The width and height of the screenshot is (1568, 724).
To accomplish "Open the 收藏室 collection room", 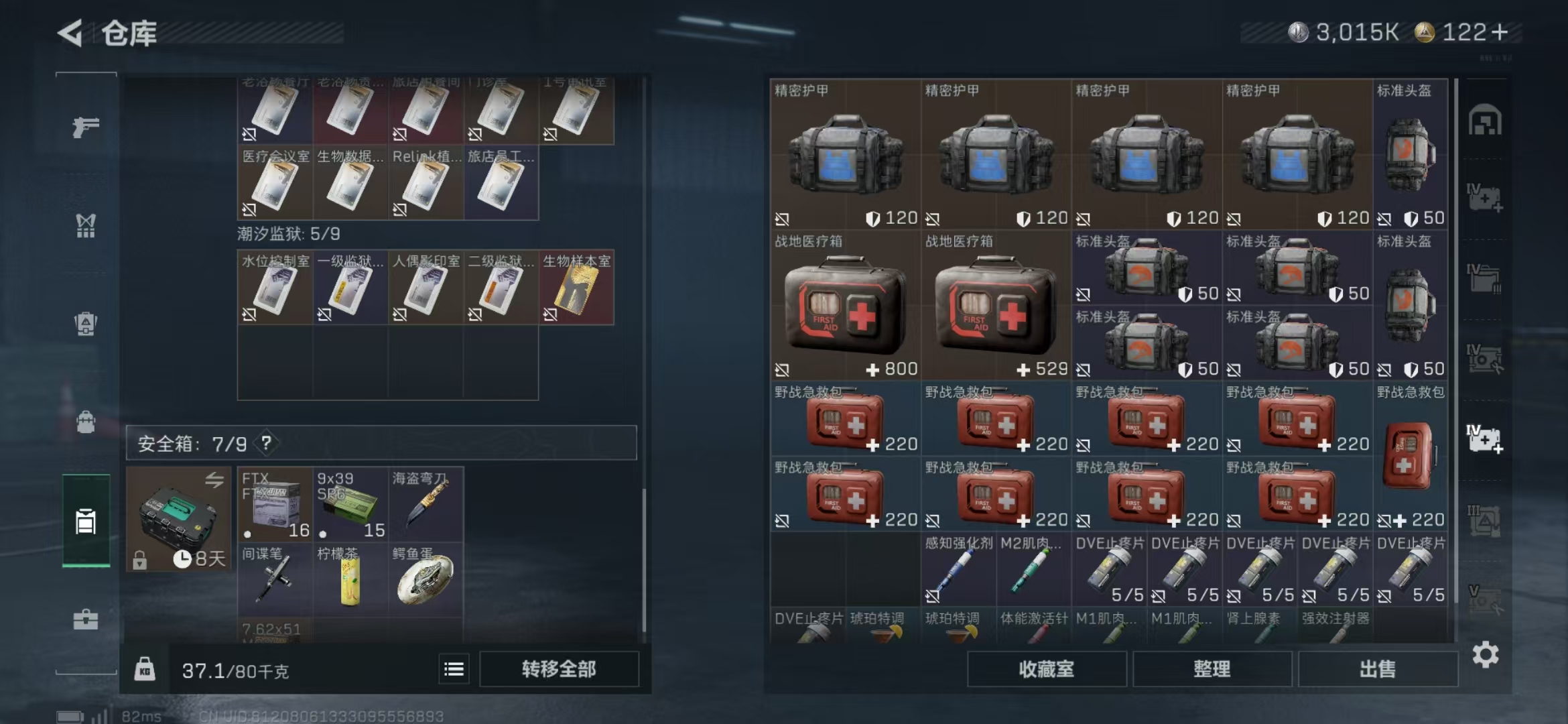I will [1046, 669].
